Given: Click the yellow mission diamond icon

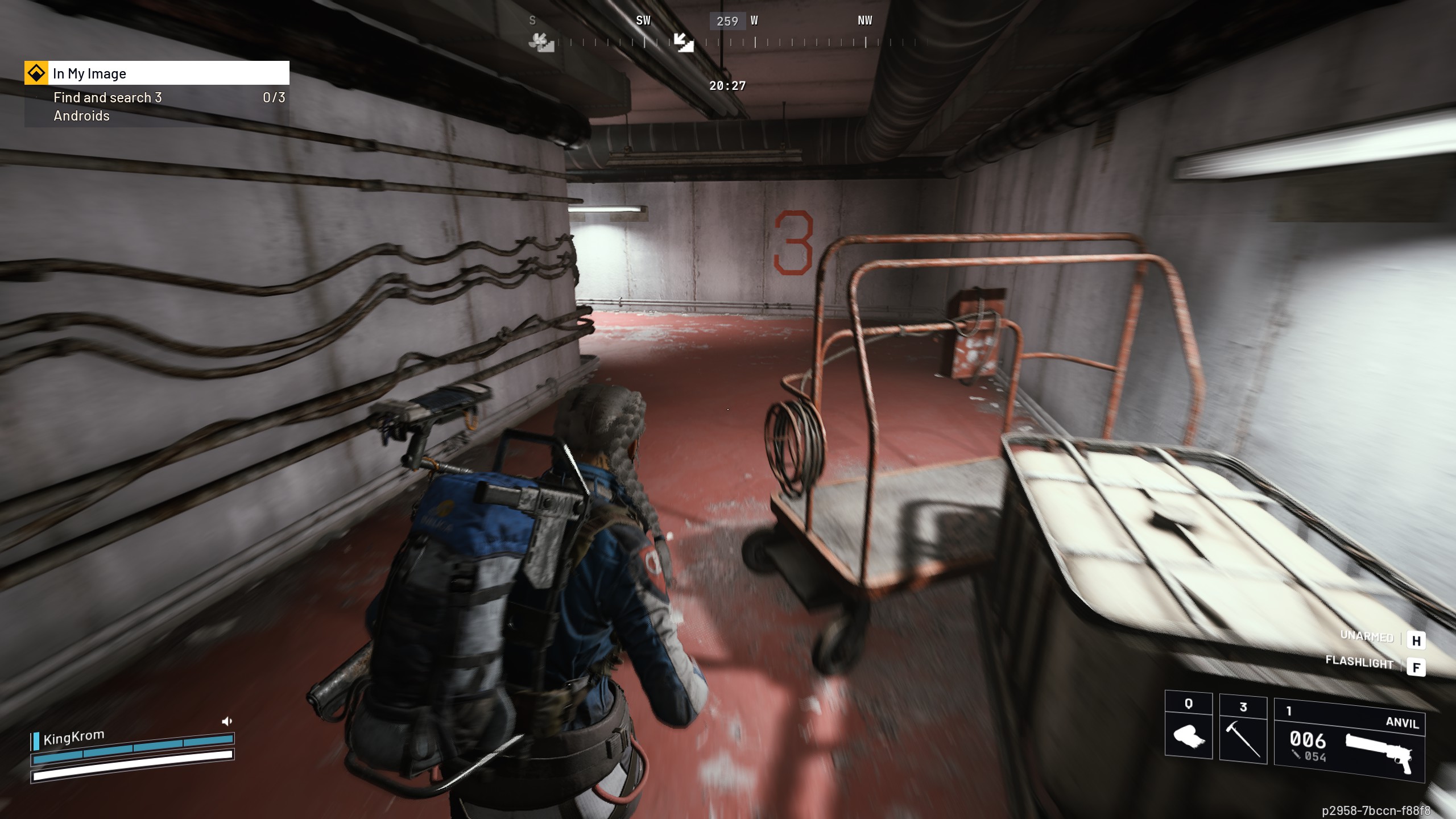Looking at the screenshot, I should [36, 73].
